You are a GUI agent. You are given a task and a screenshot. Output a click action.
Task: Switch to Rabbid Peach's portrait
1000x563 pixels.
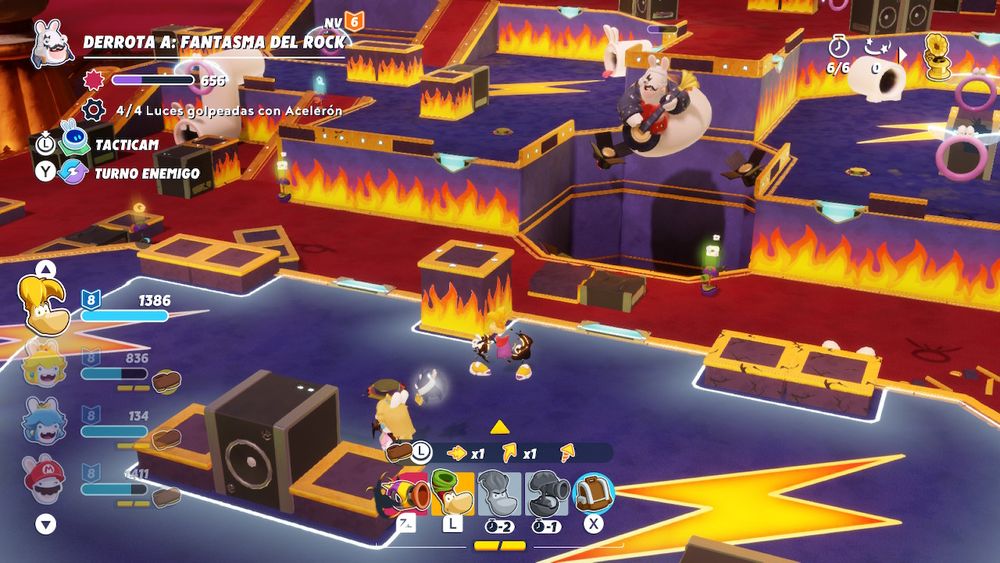[45, 363]
